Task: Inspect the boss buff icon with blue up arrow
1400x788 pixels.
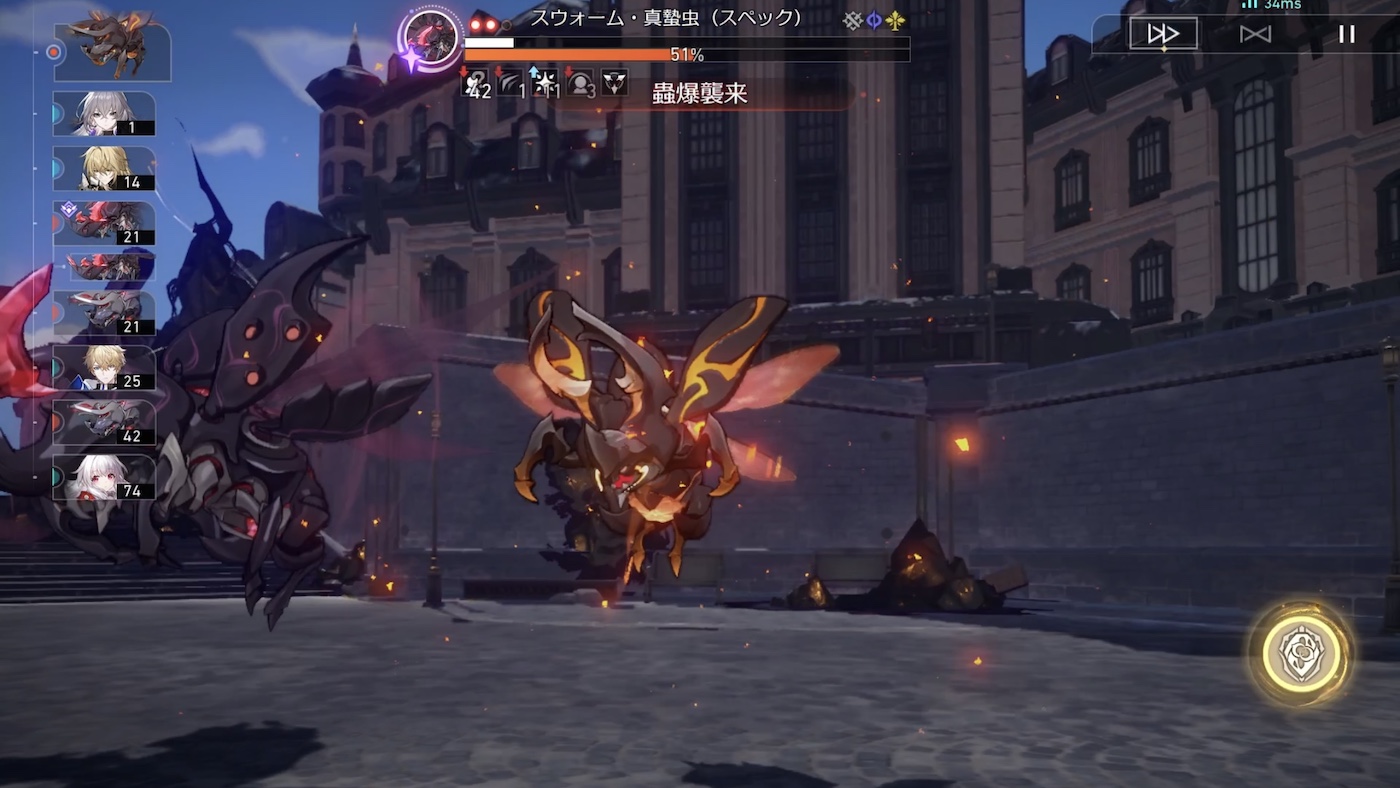Action: click(545, 83)
